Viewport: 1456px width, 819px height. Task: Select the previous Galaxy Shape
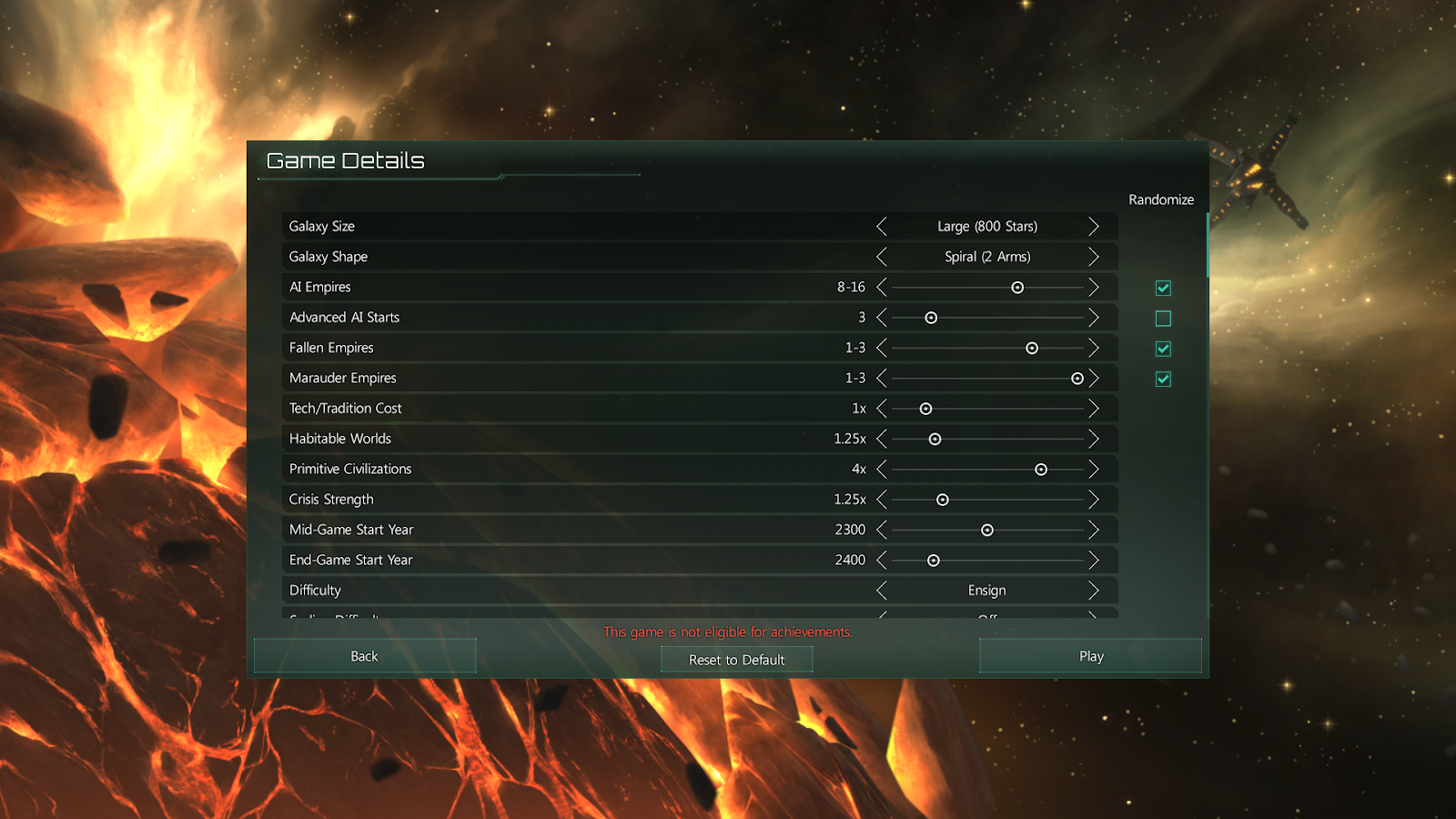tap(881, 257)
